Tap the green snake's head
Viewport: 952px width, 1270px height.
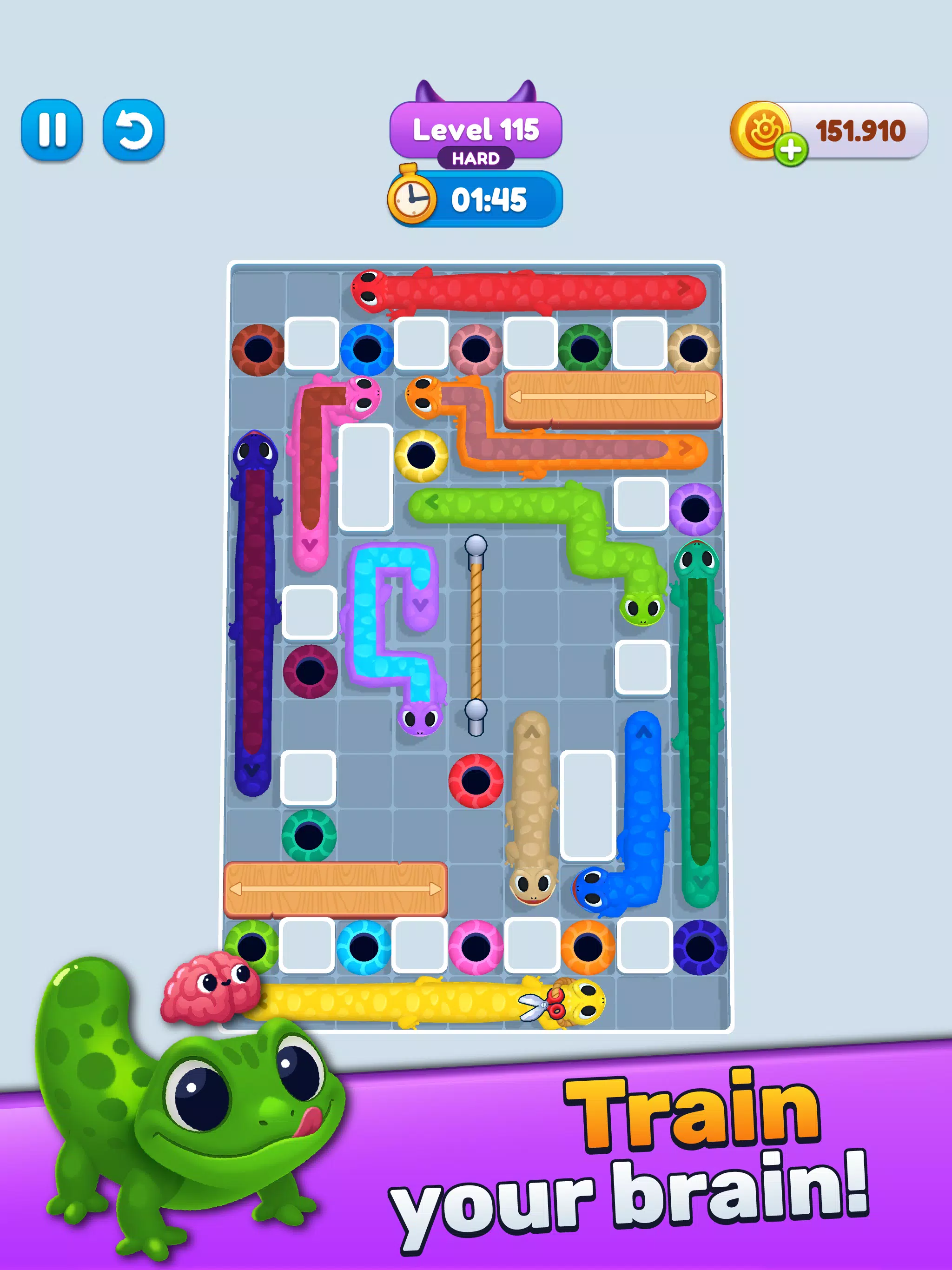tap(643, 609)
